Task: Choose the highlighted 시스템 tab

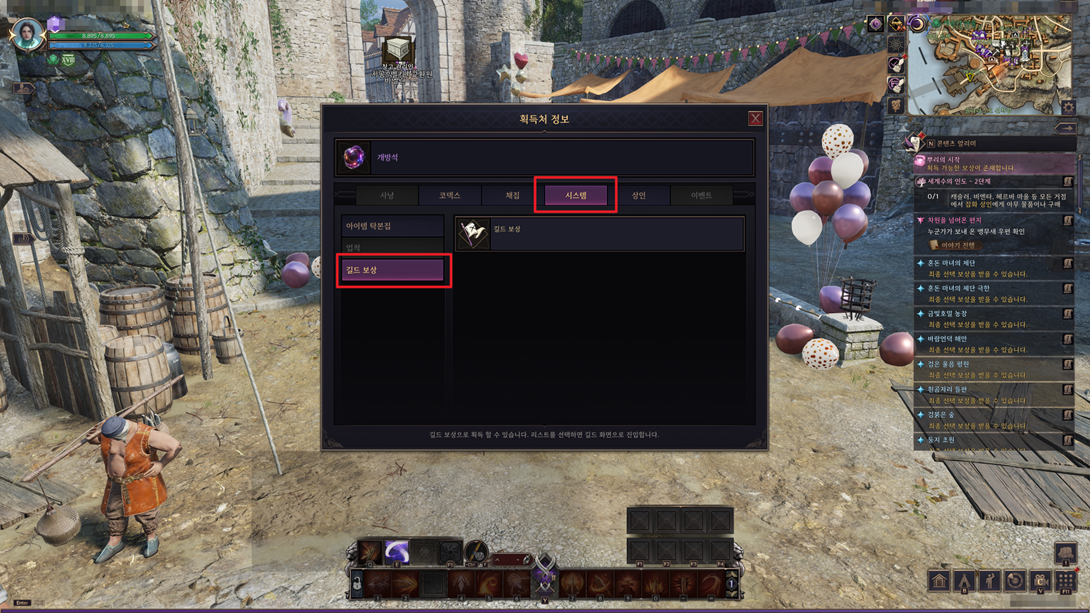Action: (x=575, y=196)
